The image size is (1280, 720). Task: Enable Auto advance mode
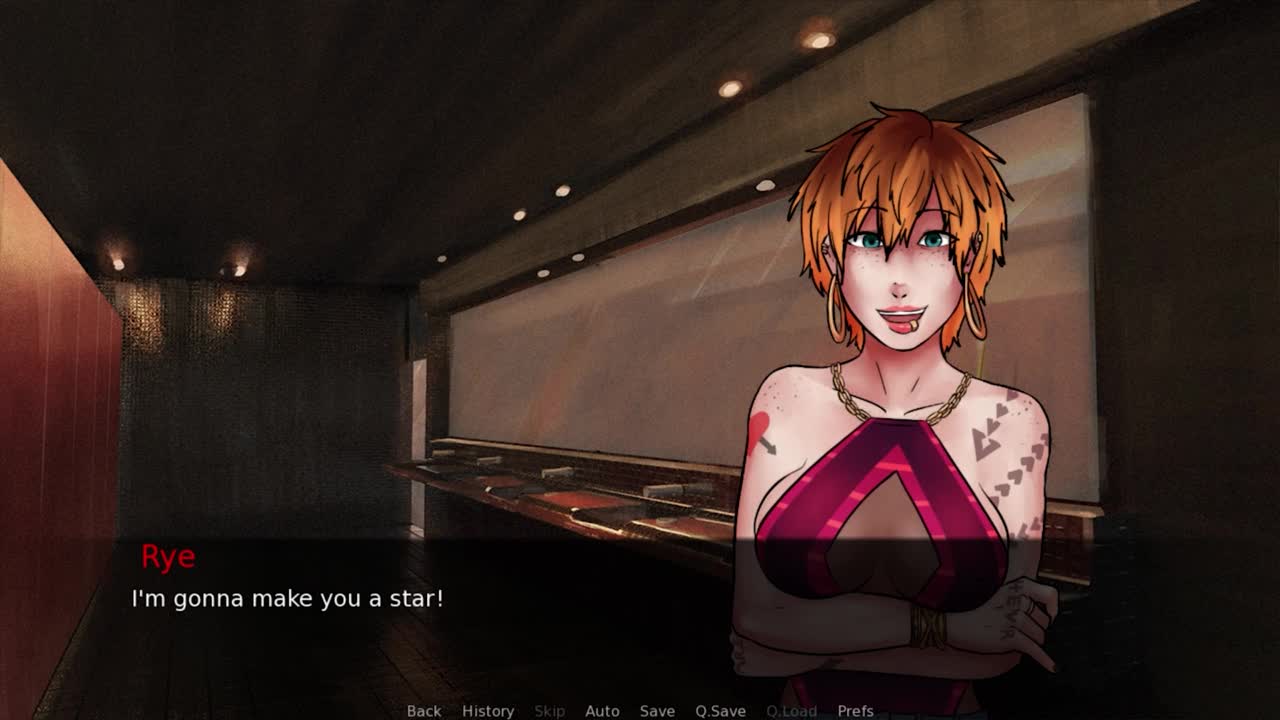coord(602,711)
